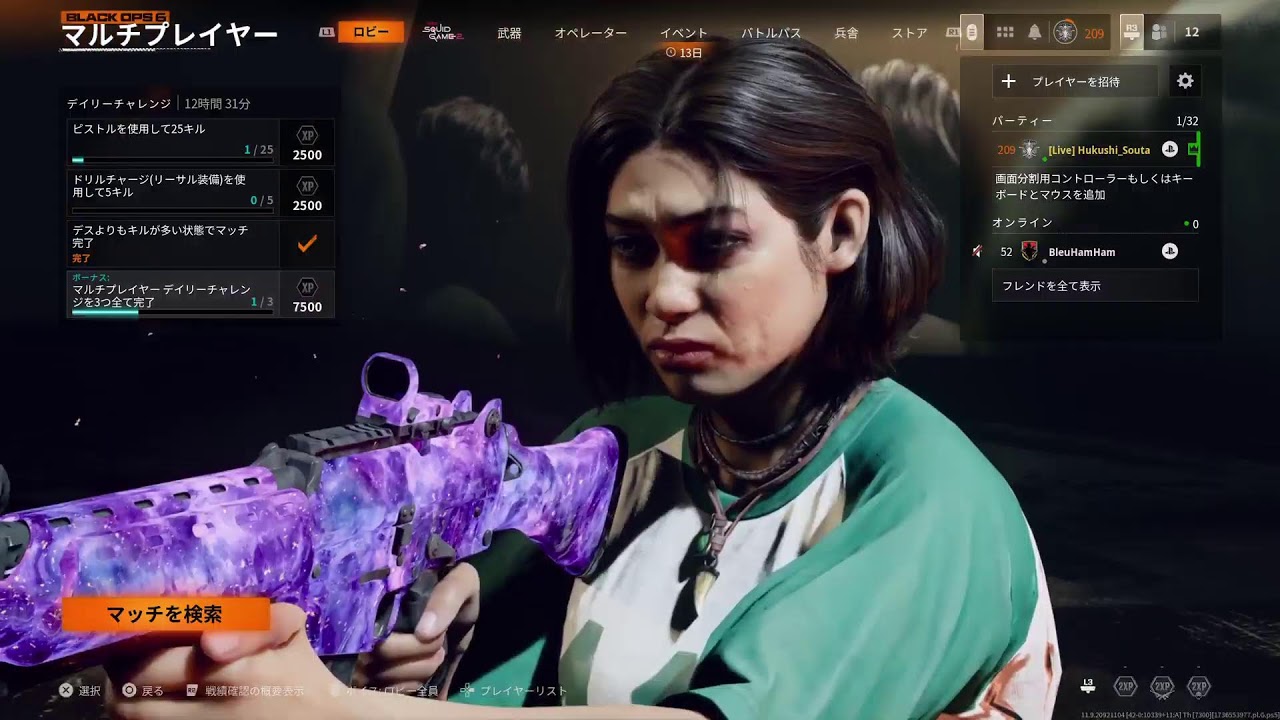Open the grid menu icon
The height and width of the screenshot is (720, 1280).
1005,33
